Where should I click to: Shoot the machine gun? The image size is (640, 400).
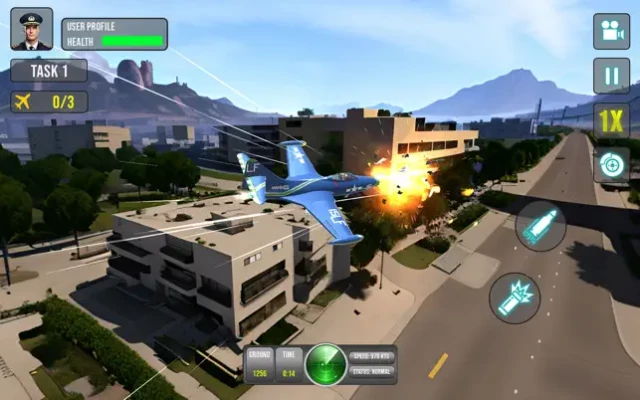(515, 298)
